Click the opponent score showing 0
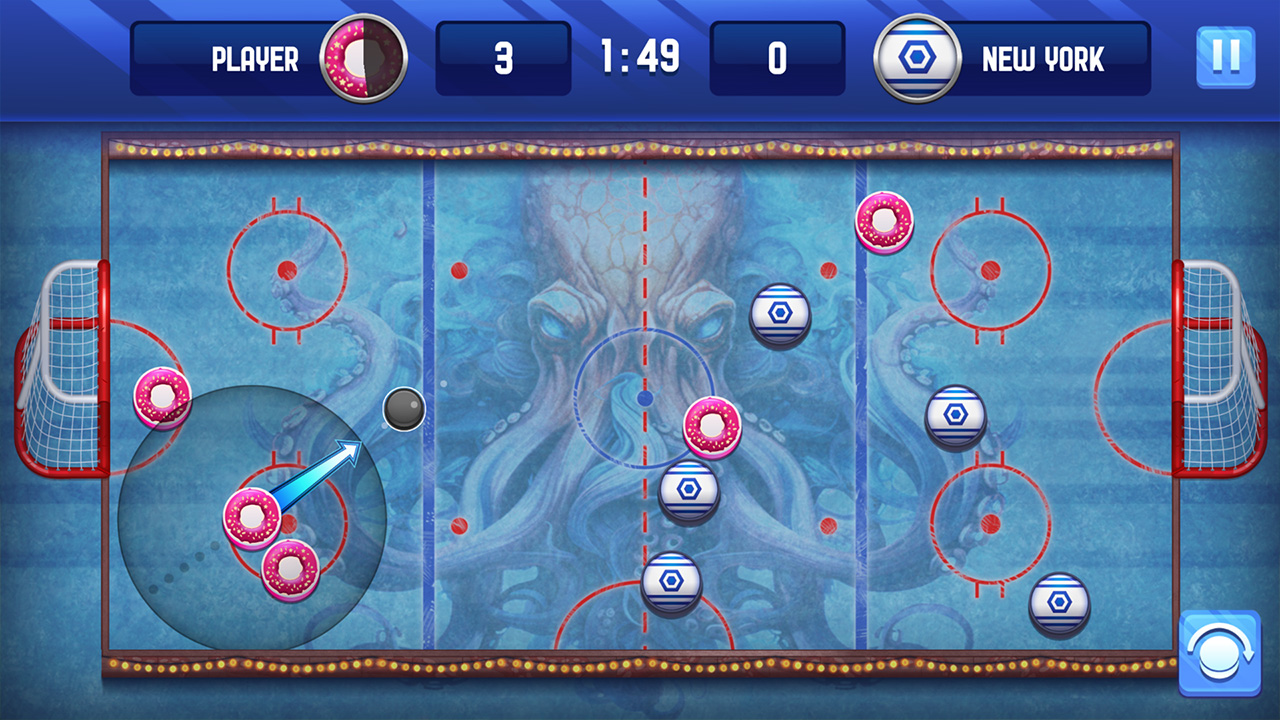Screen dimensions: 1280x720 [777, 57]
